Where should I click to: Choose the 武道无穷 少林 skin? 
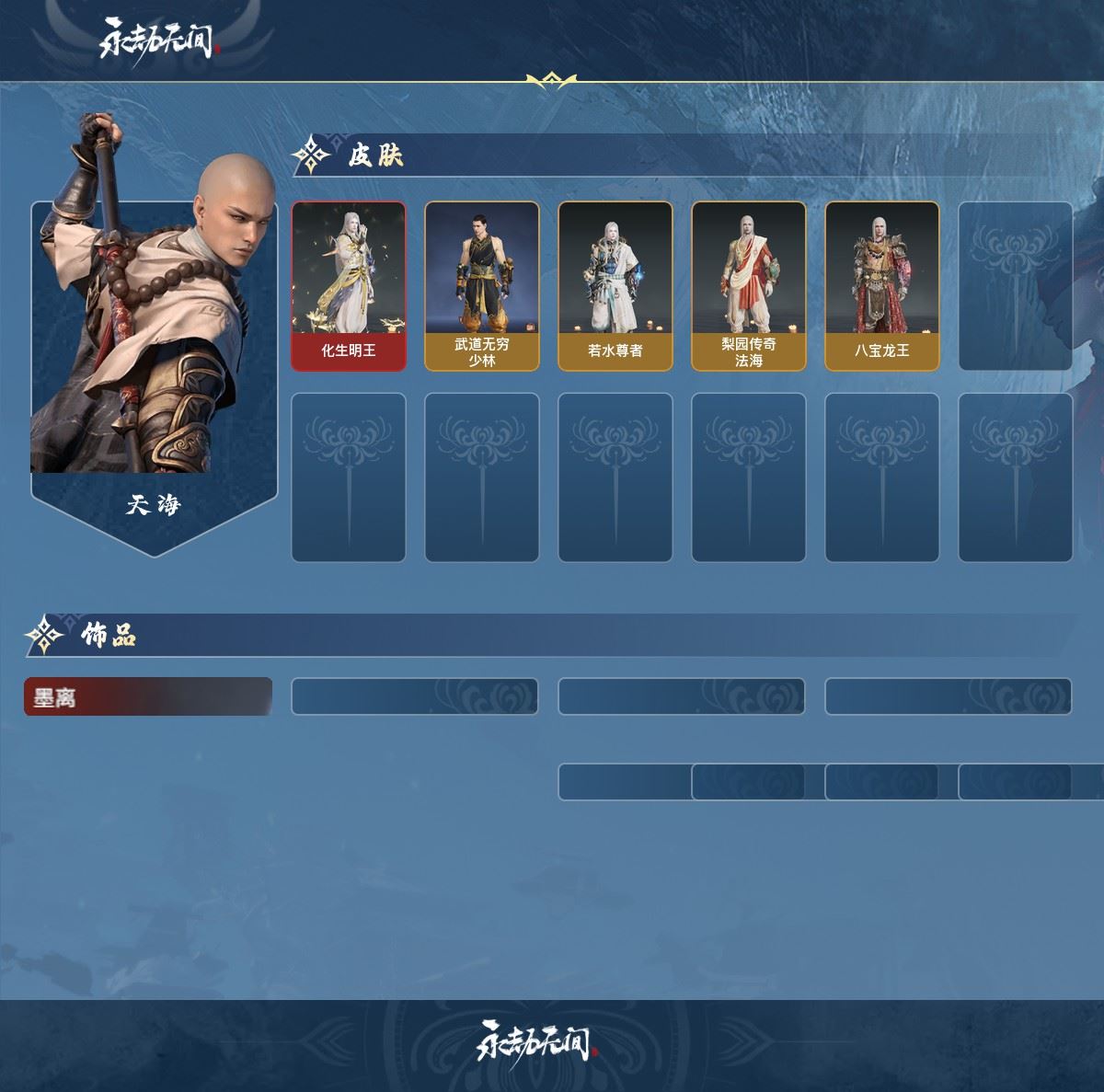tap(482, 286)
